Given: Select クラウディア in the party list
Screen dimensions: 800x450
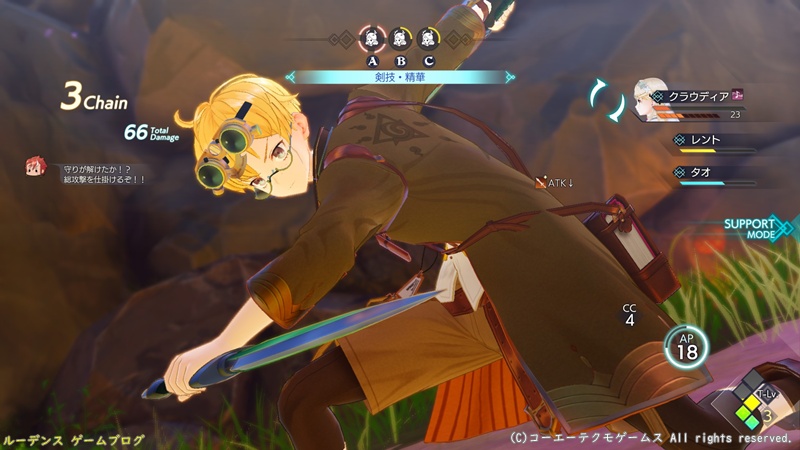Looking at the screenshot, I should click(x=694, y=98).
